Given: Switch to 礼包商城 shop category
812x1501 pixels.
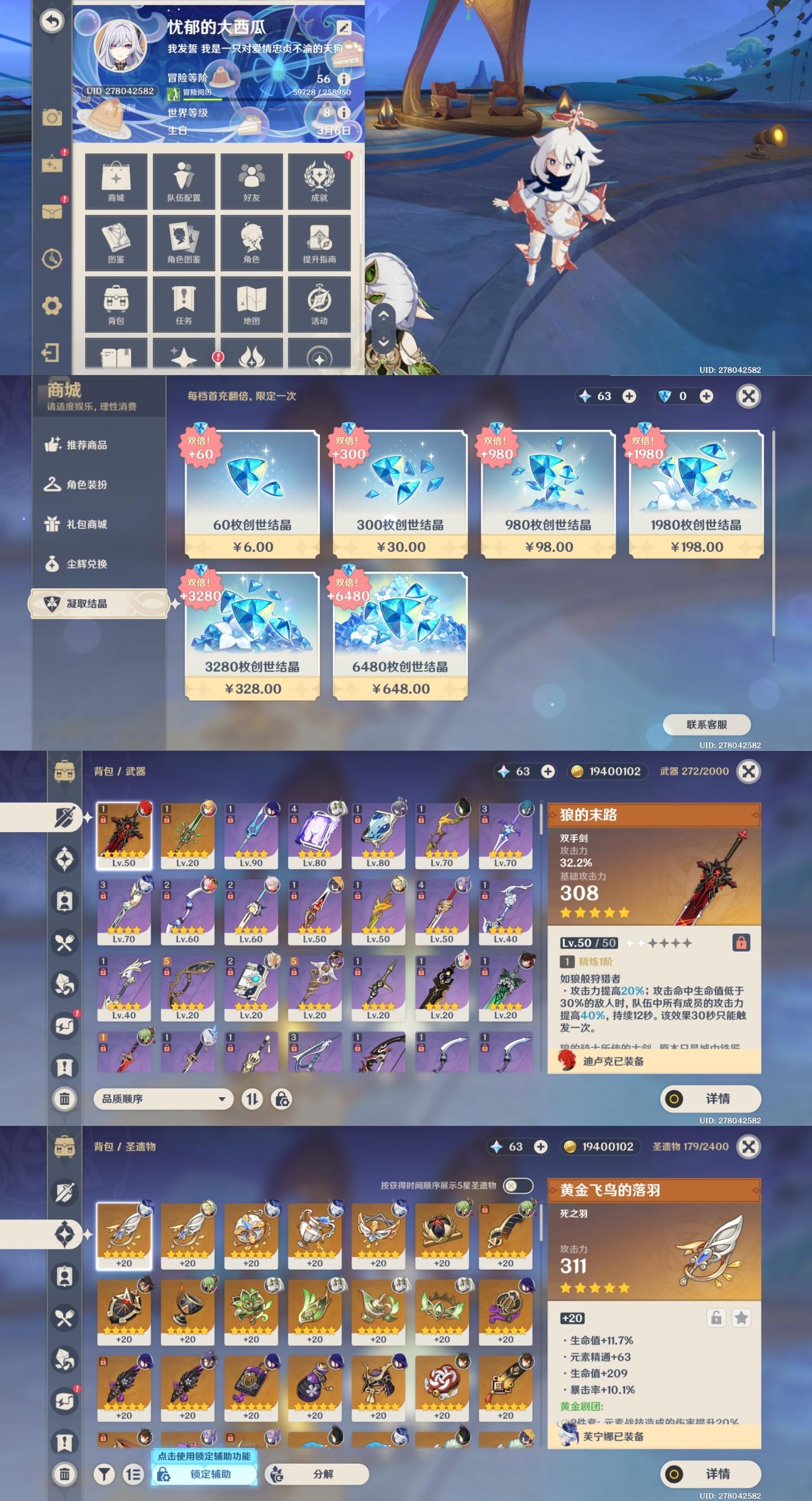Looking at the screenshot, I should [x=86, y=524].
